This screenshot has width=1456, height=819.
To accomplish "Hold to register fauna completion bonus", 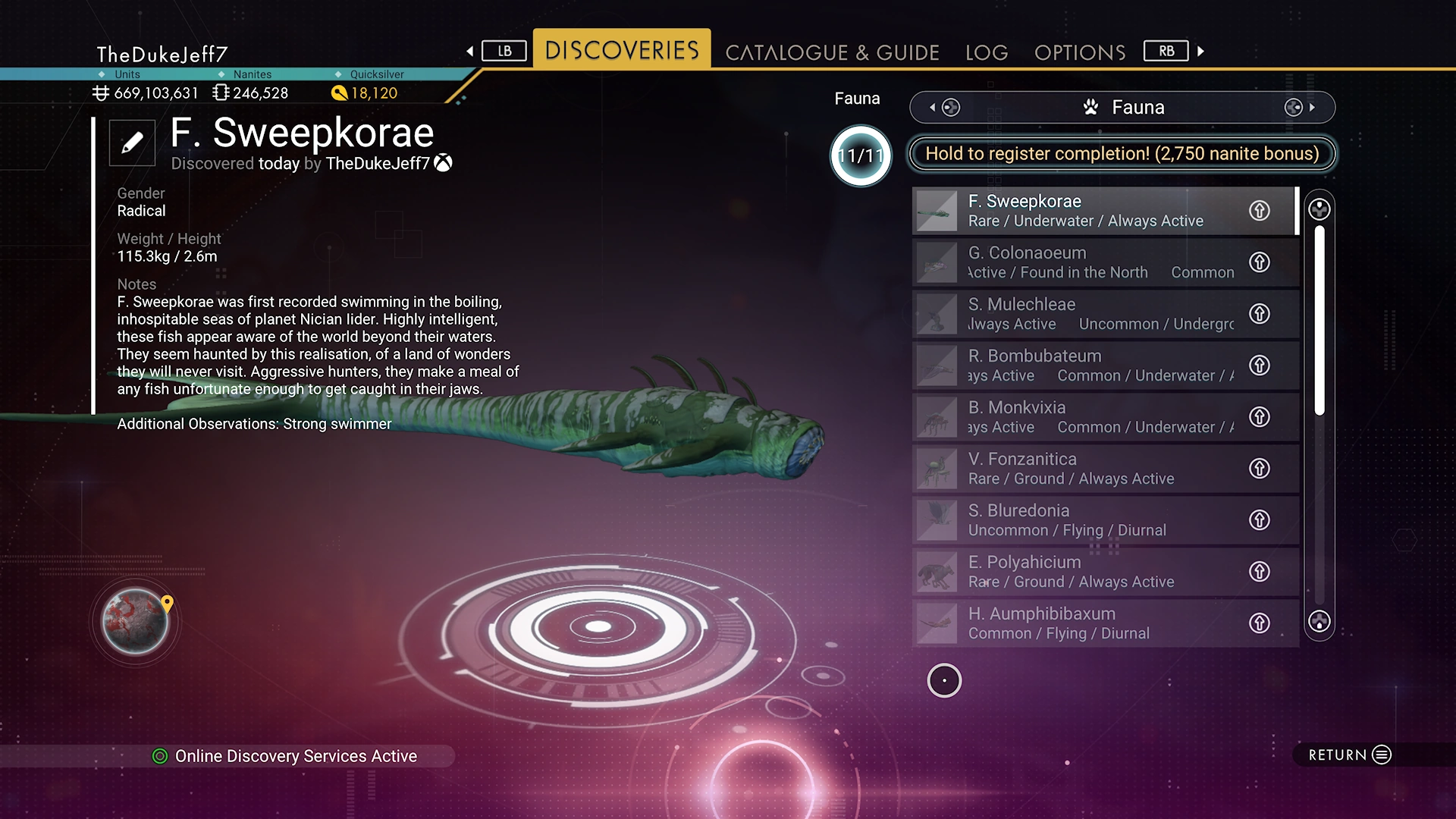I will tap(1122, 154).
